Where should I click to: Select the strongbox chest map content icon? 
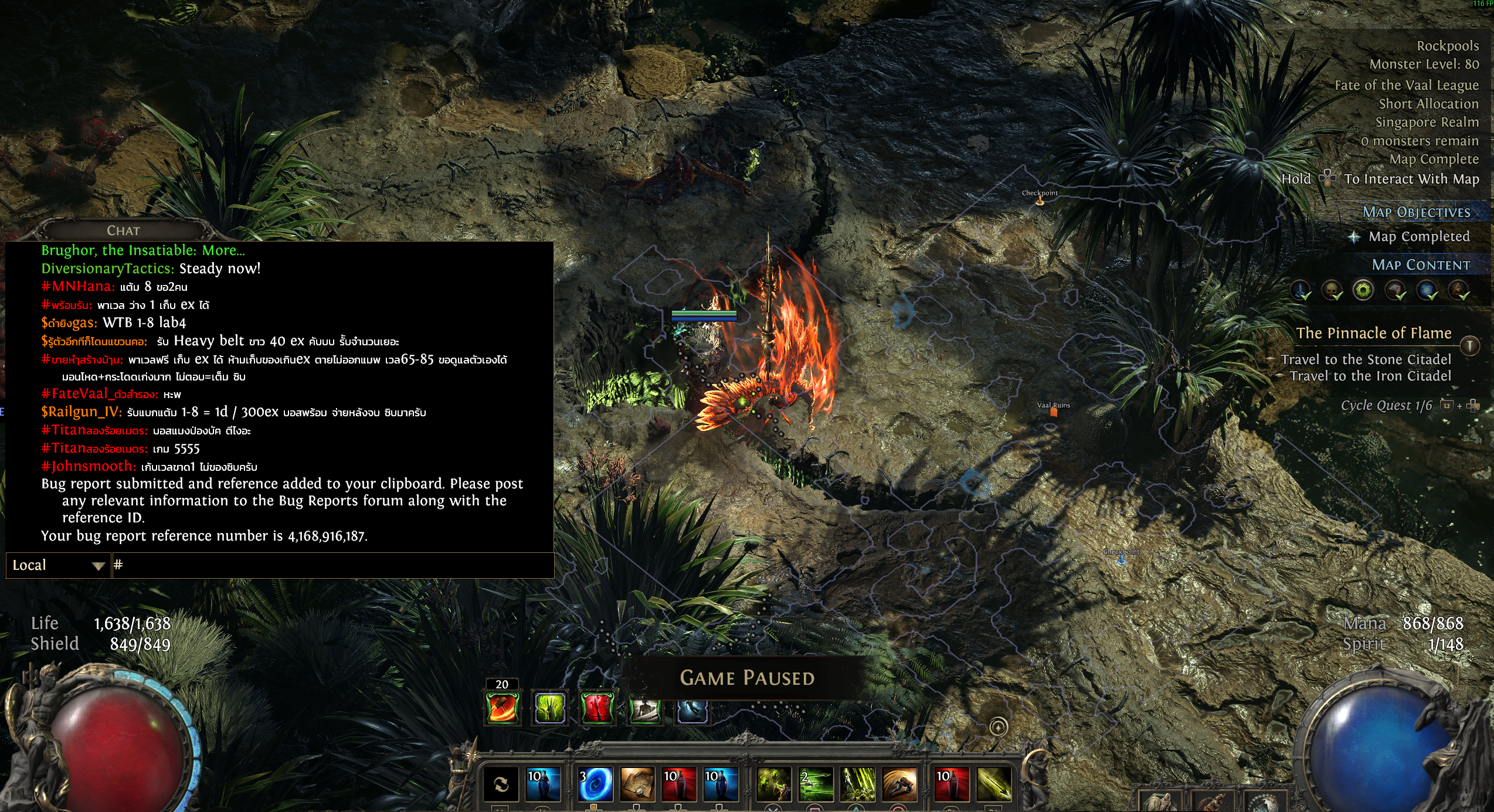pos(1395,290)
